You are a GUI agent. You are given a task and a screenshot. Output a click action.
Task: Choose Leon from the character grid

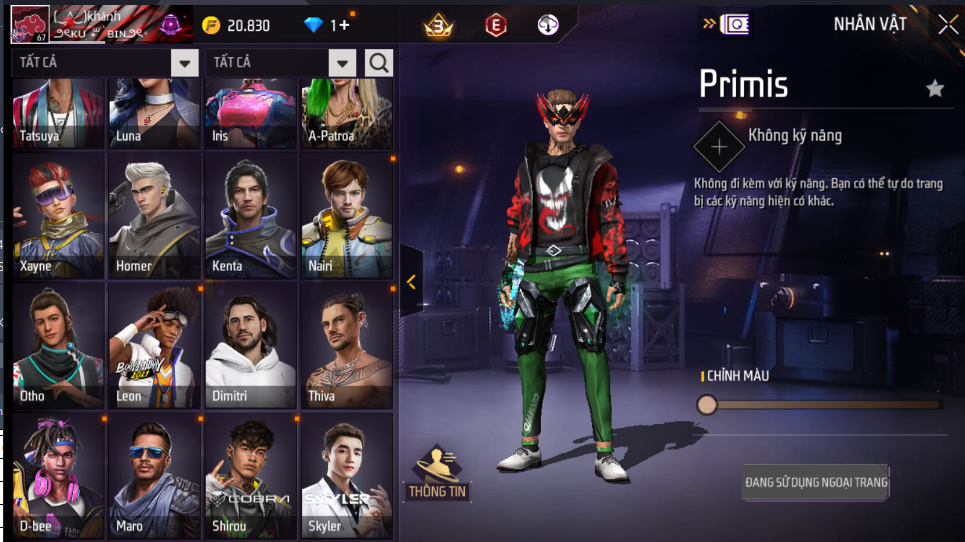154,345
